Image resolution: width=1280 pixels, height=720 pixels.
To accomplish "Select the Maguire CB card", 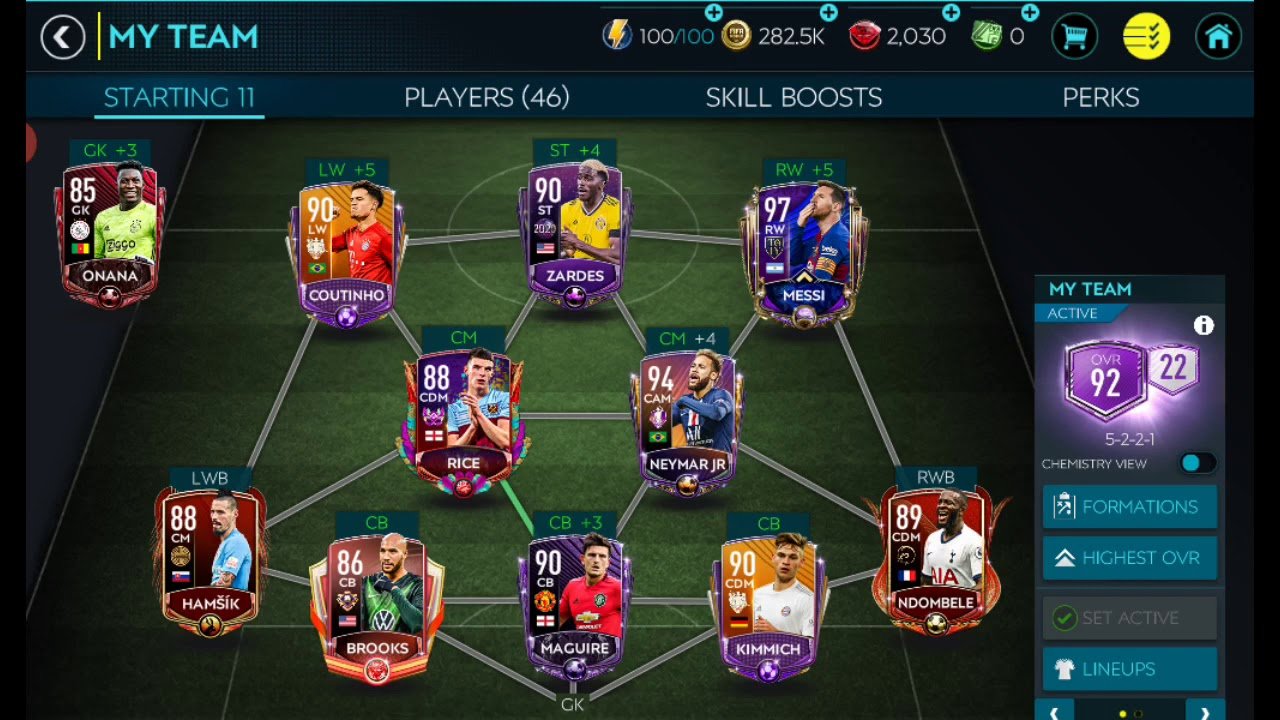I will pyautogui.click(x=574, y=605).
